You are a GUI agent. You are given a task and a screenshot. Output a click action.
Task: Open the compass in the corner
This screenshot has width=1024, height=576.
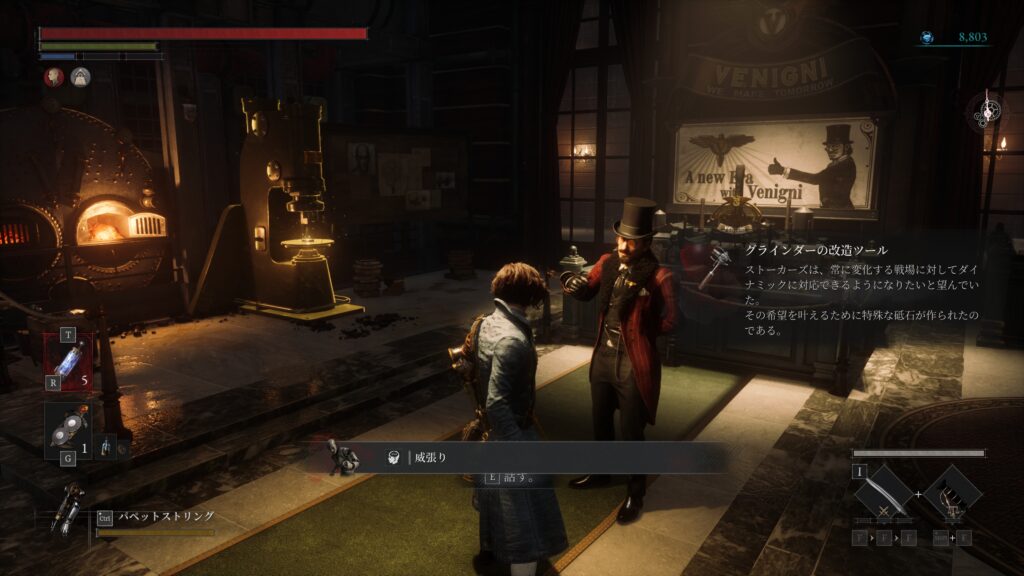pyautogui.click(x=987, y=111)
